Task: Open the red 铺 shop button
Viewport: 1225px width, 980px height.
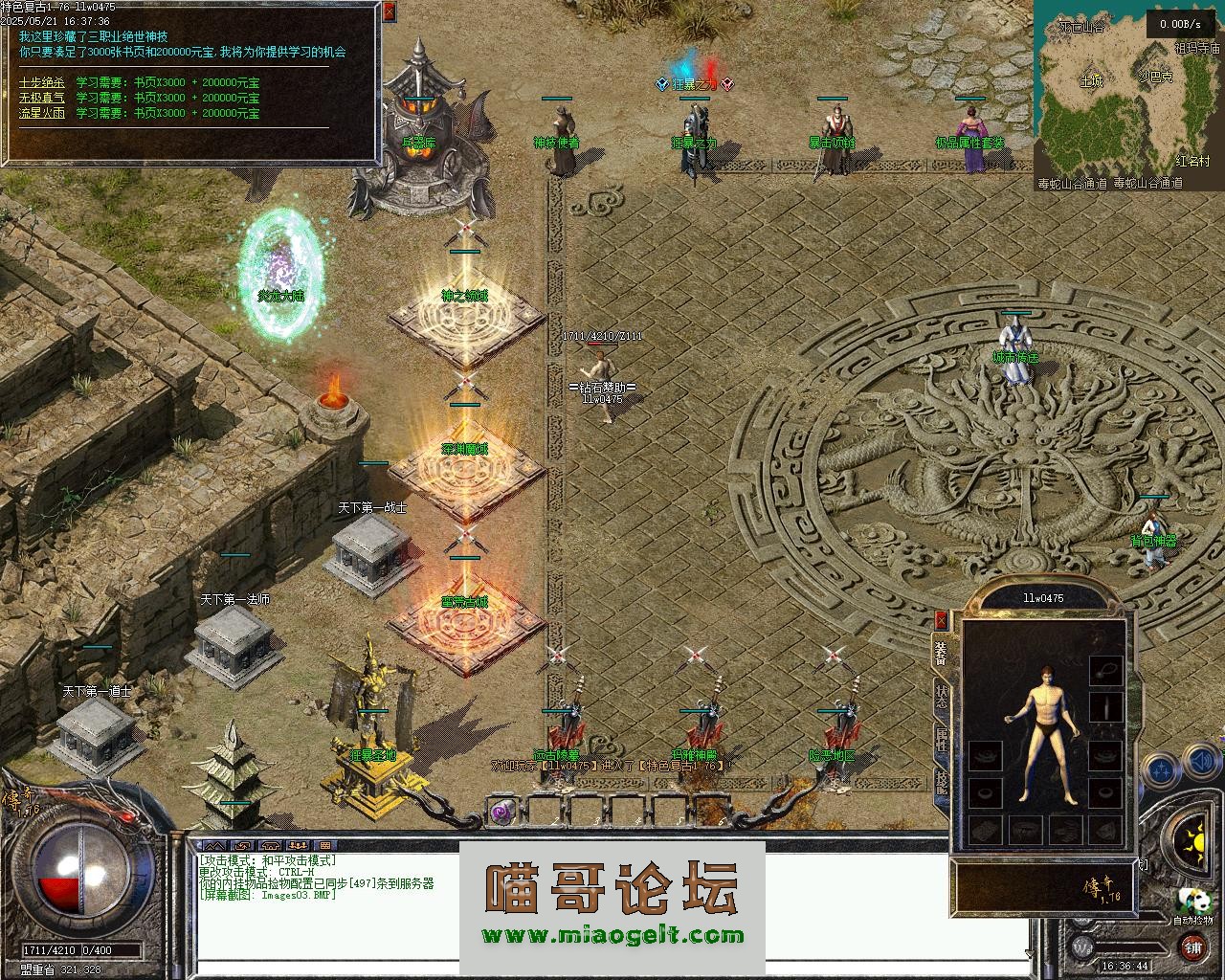Action: click(x=1192, y=947)
